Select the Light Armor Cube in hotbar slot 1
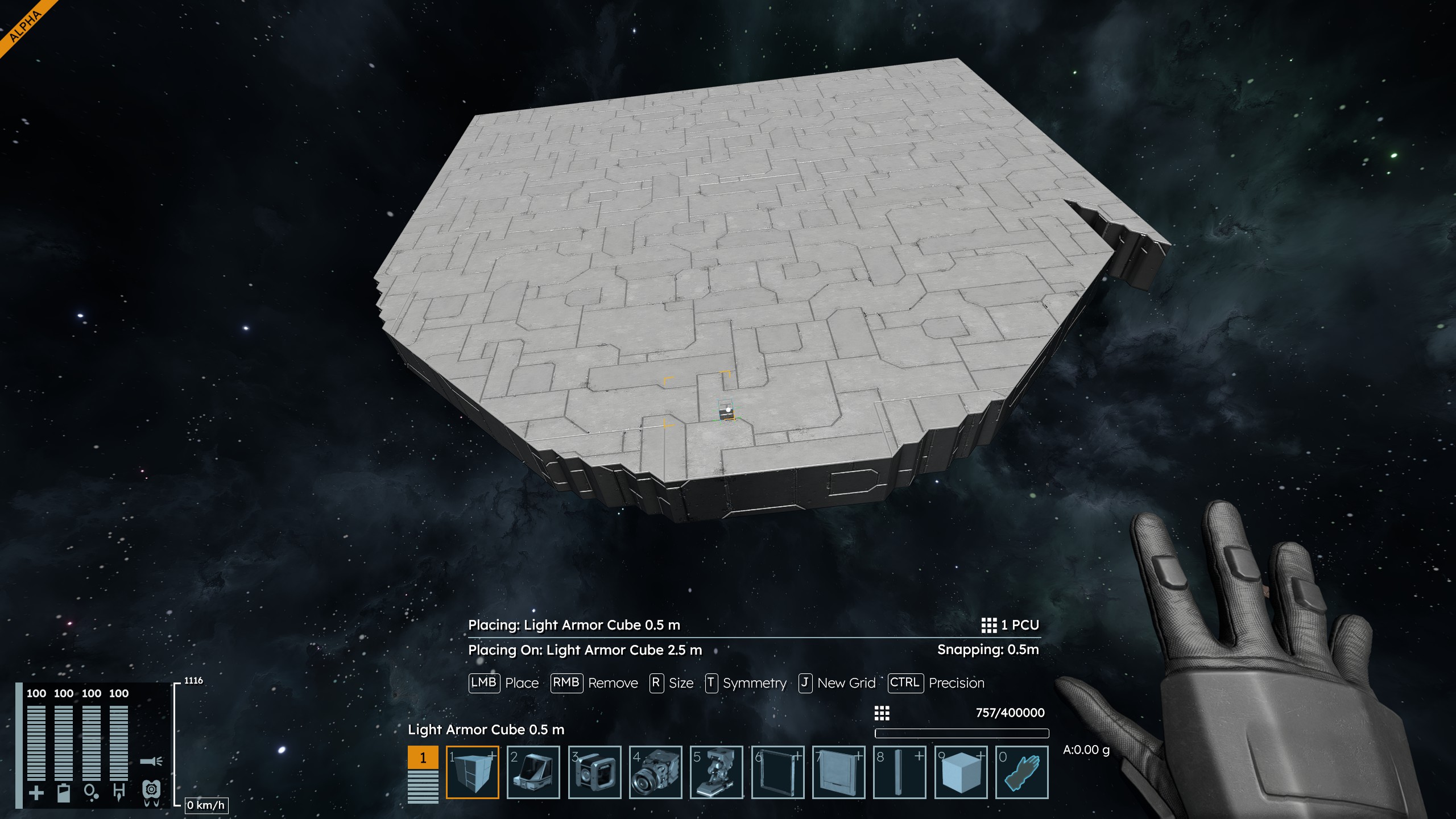 (472, 772)
